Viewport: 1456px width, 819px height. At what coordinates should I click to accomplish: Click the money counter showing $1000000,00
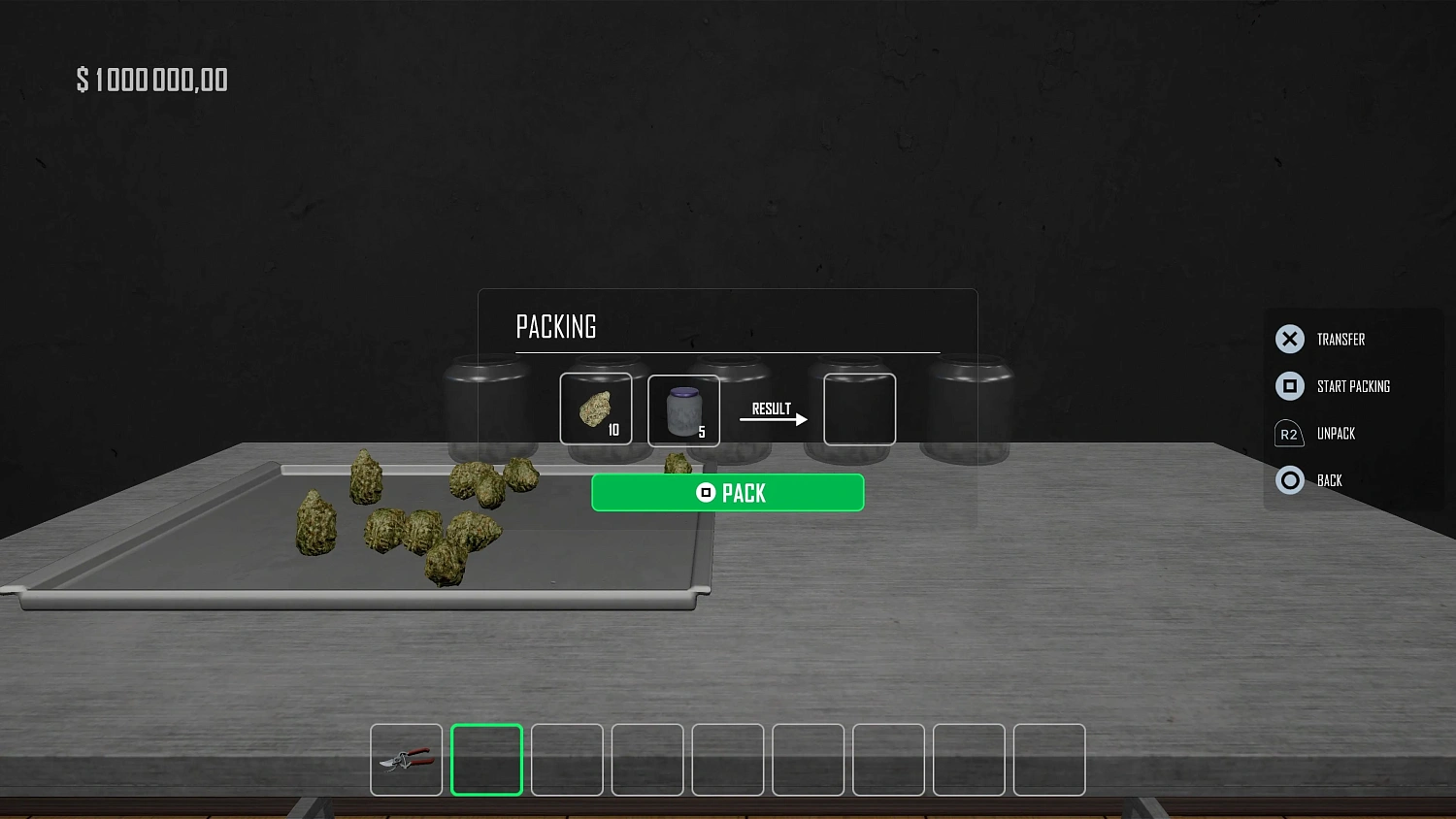(152, 79)
